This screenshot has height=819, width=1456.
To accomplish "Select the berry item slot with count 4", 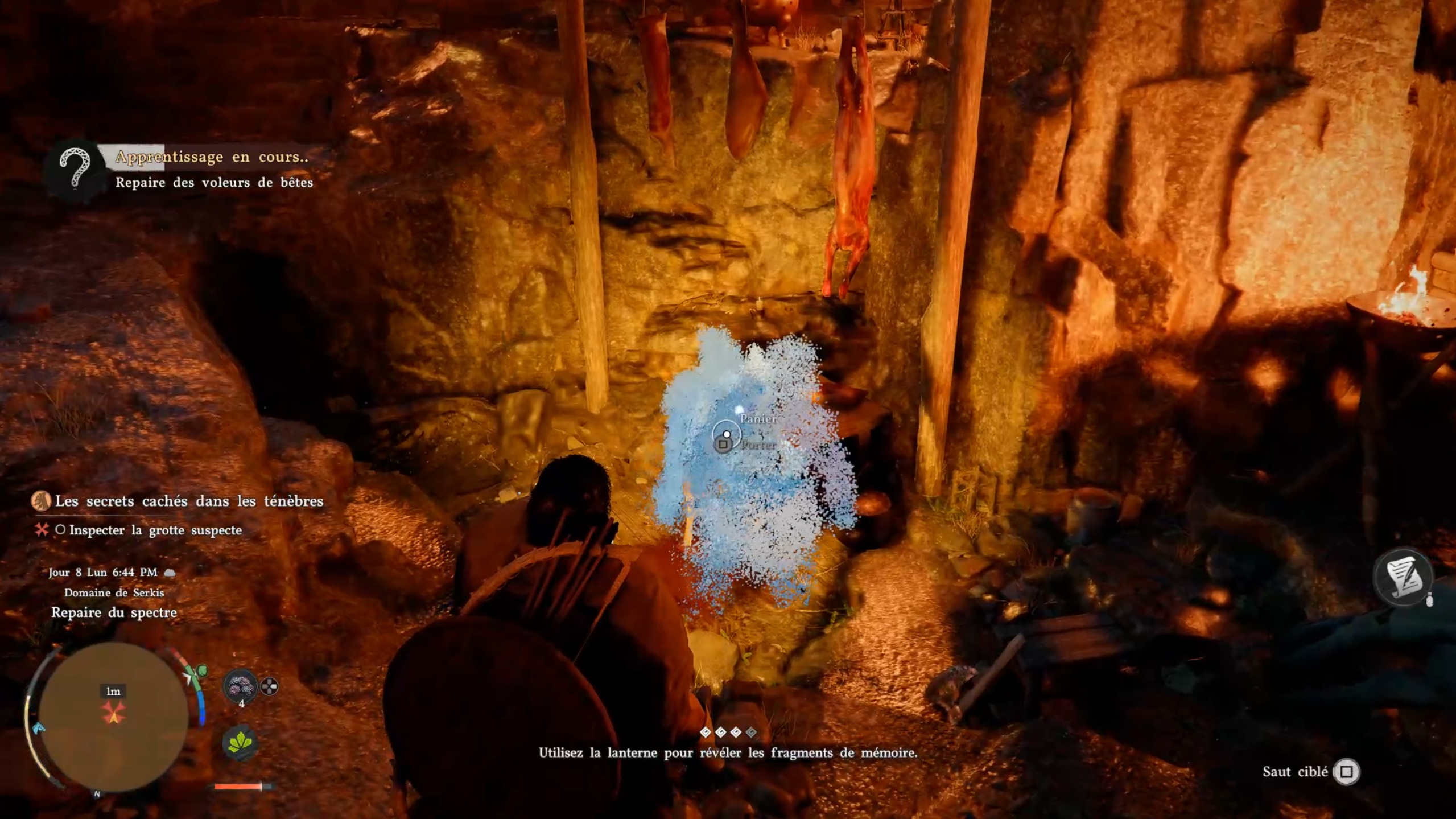I will [x=241, y=687].
